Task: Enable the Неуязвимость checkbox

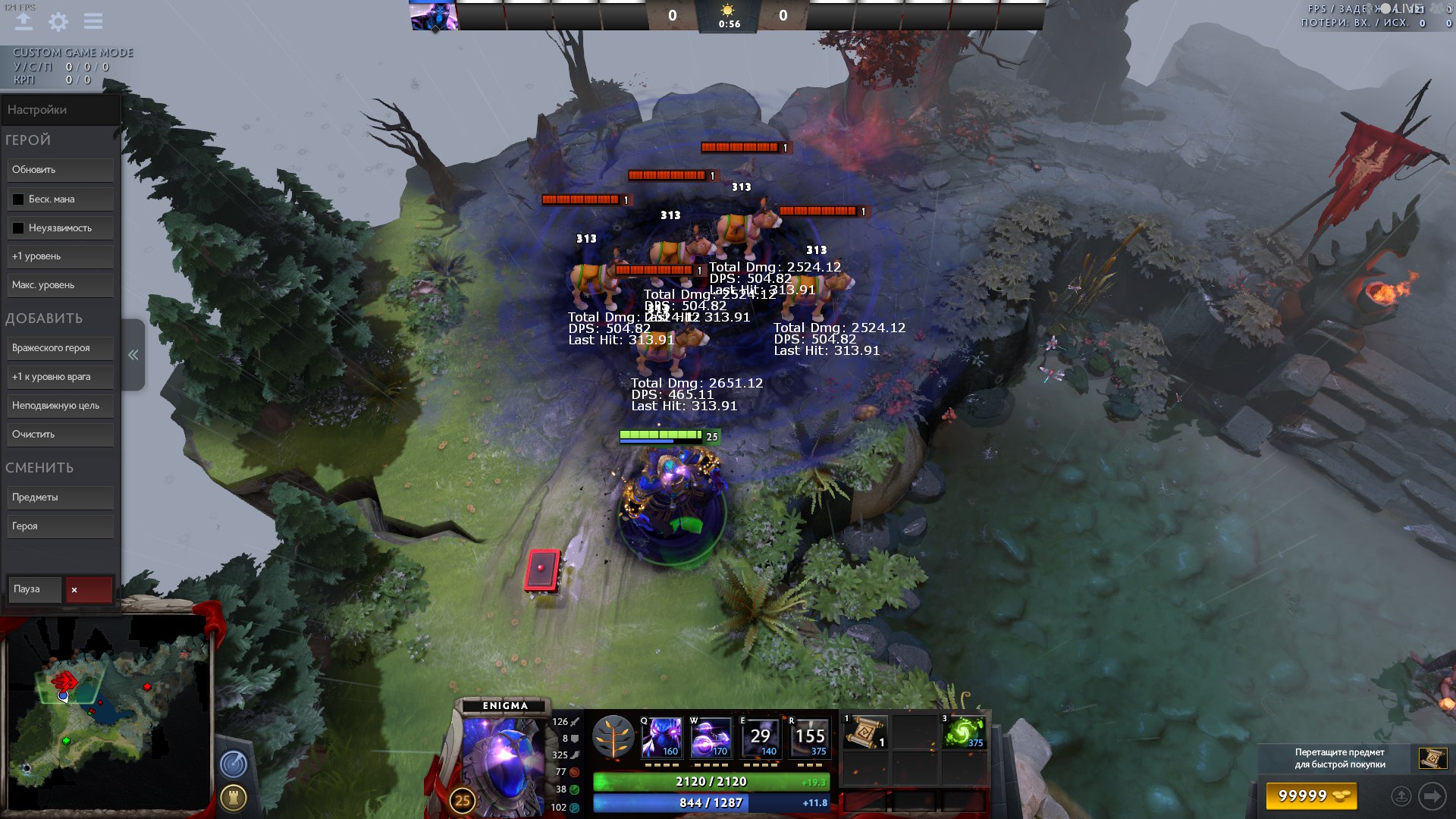Action: 18,228
